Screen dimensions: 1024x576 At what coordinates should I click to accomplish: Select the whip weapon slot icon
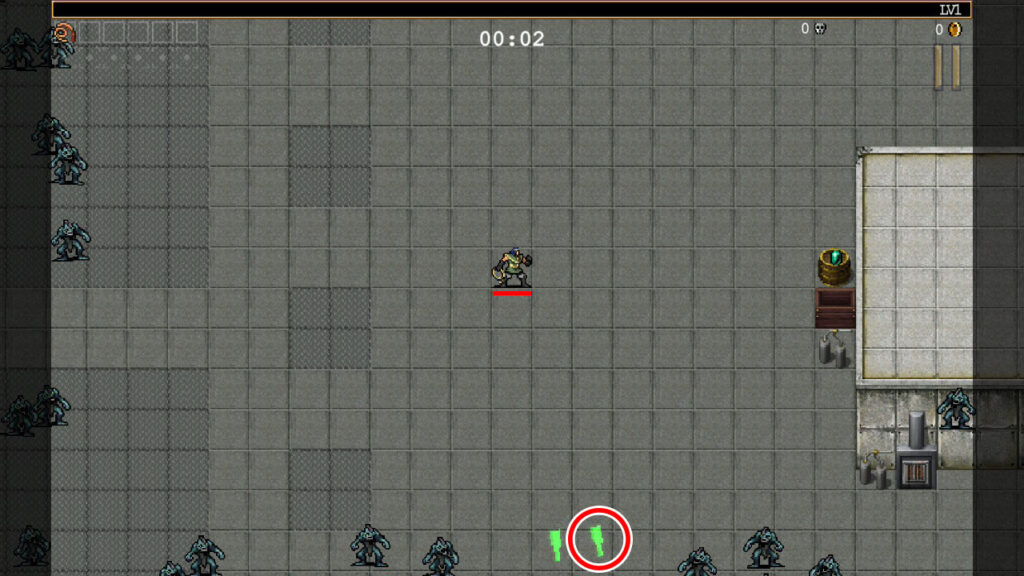point(64,33)
